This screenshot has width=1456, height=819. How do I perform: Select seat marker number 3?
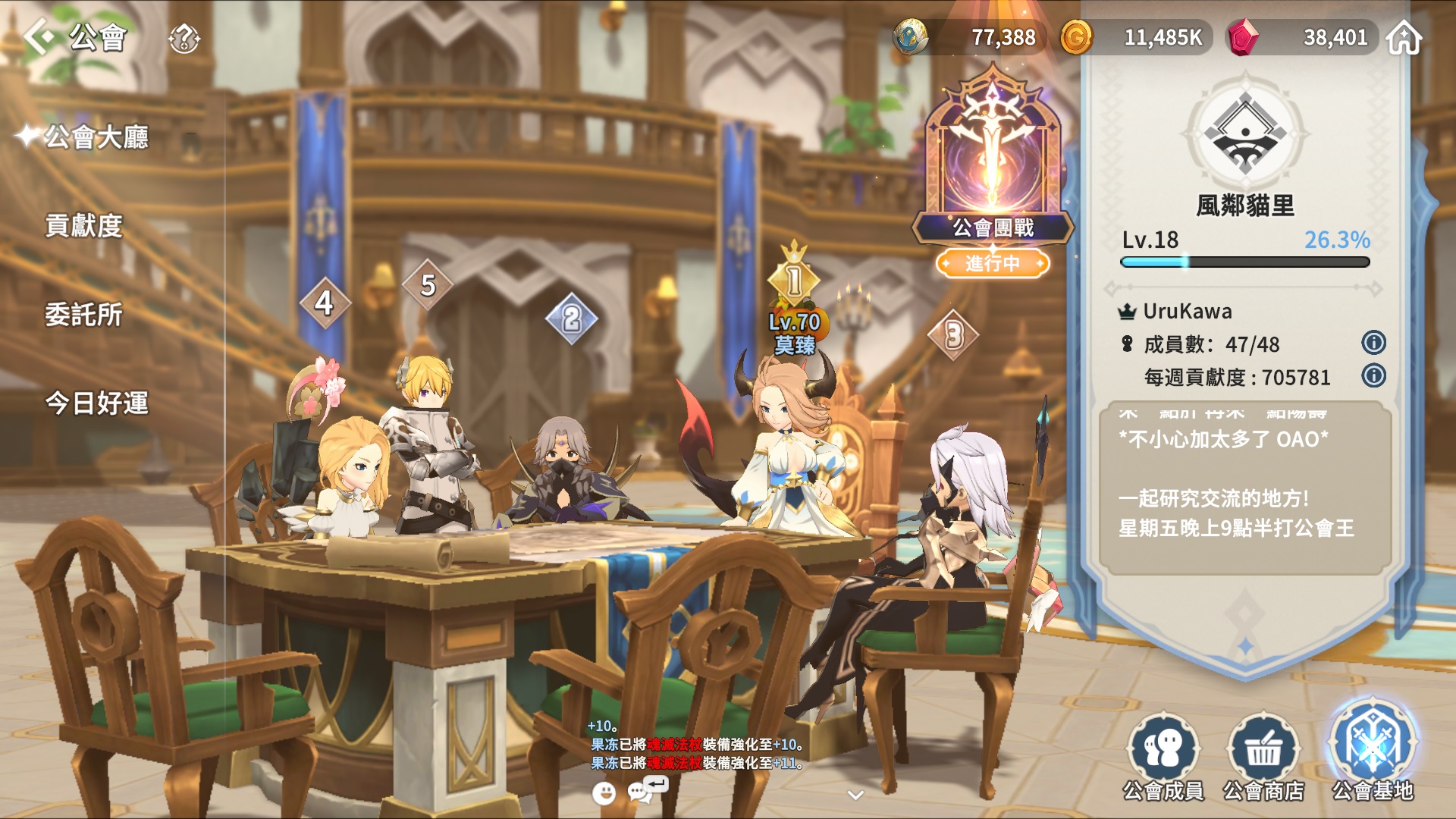pyautogui.click(x=953, y=334)
